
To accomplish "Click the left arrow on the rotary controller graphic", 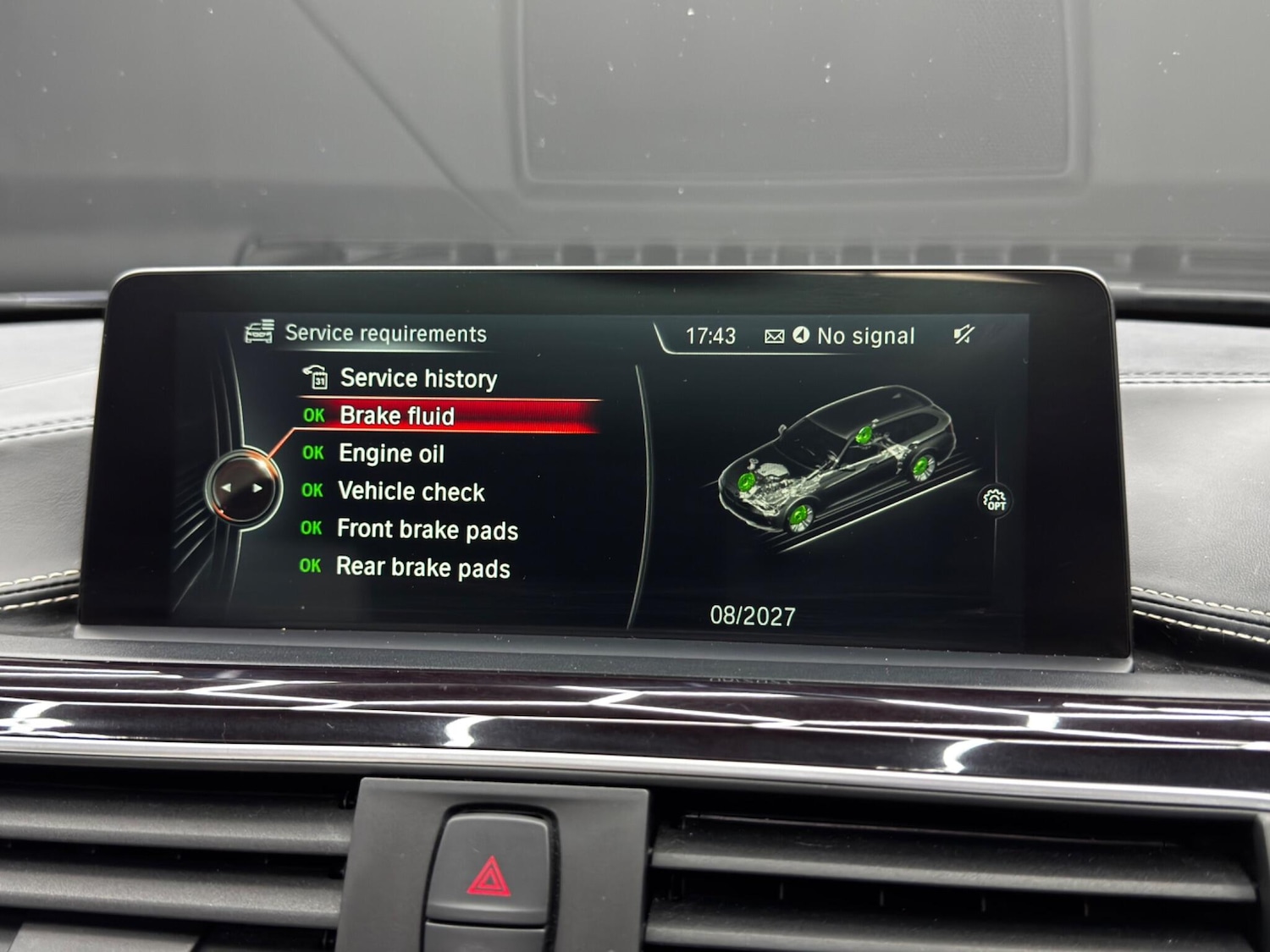I will coord(227,488).
